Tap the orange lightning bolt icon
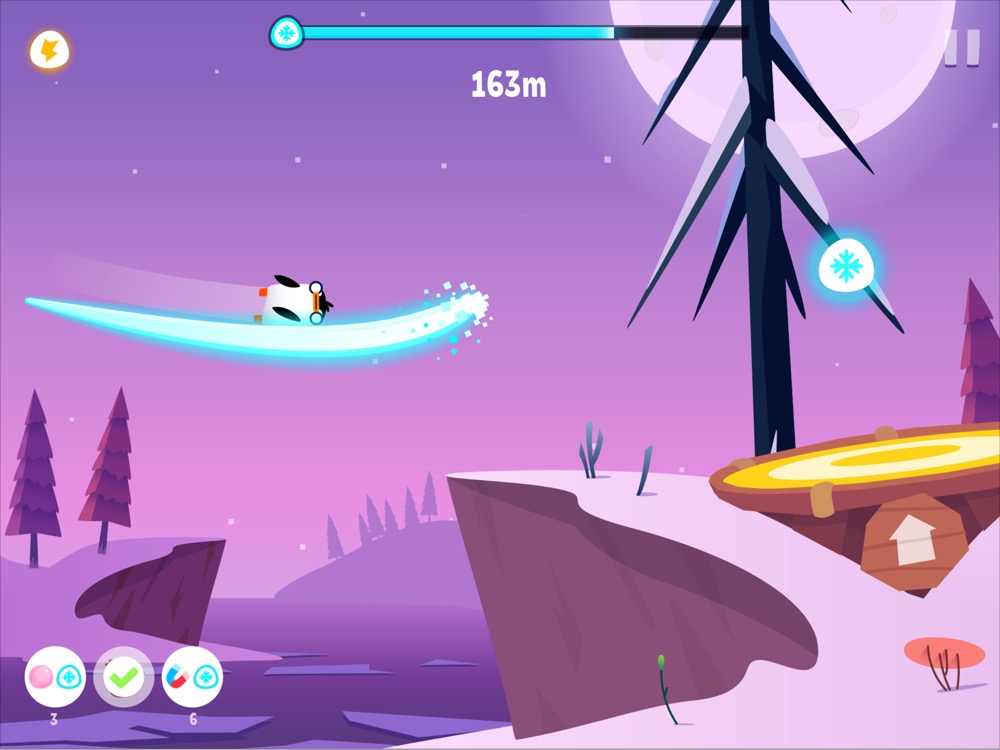1000x750 pixels. click(48, 50)
